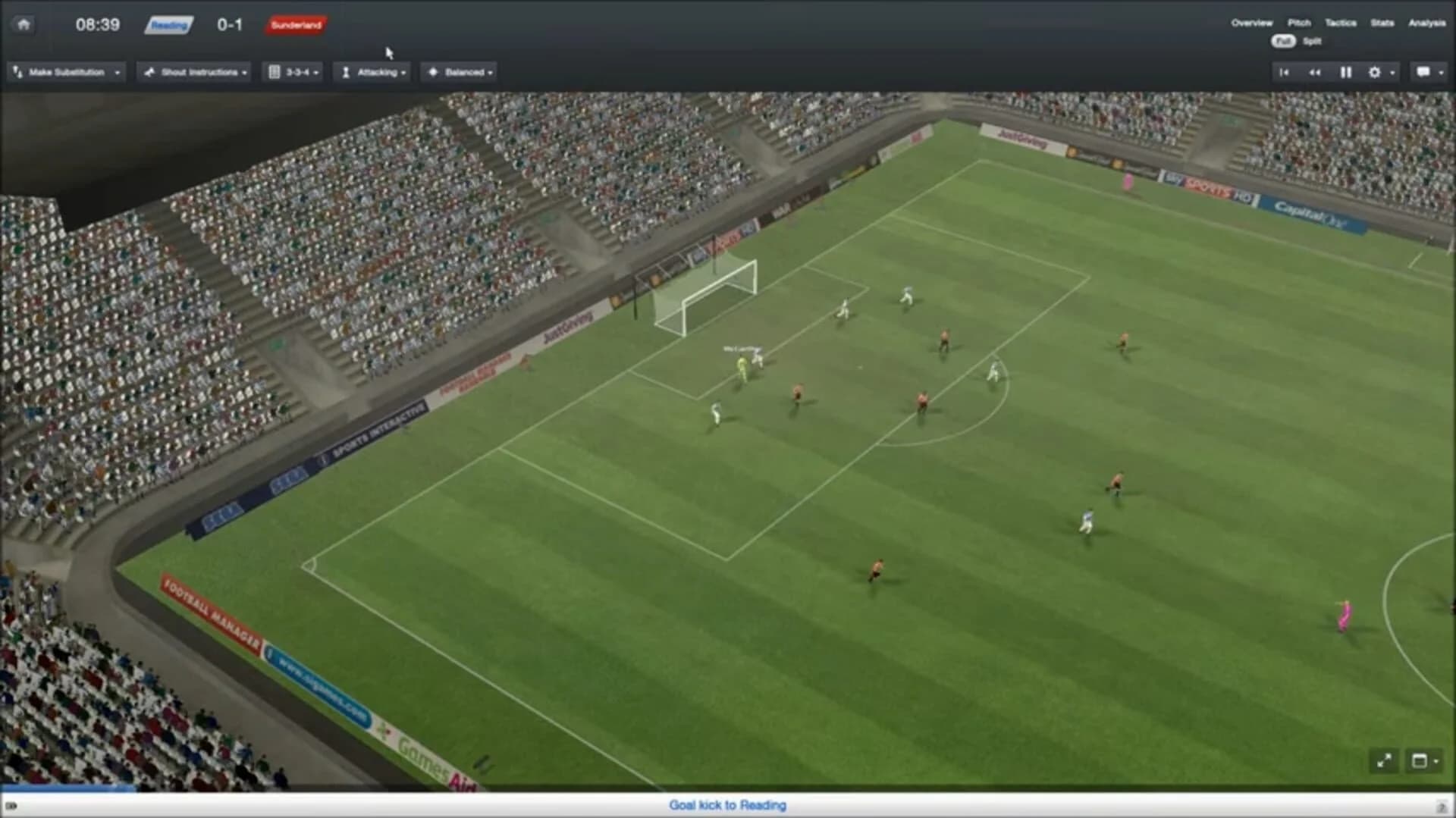Click the Goal kick to Reading notification
Screen dimensions: 1456x818
(x=726, y=805)
